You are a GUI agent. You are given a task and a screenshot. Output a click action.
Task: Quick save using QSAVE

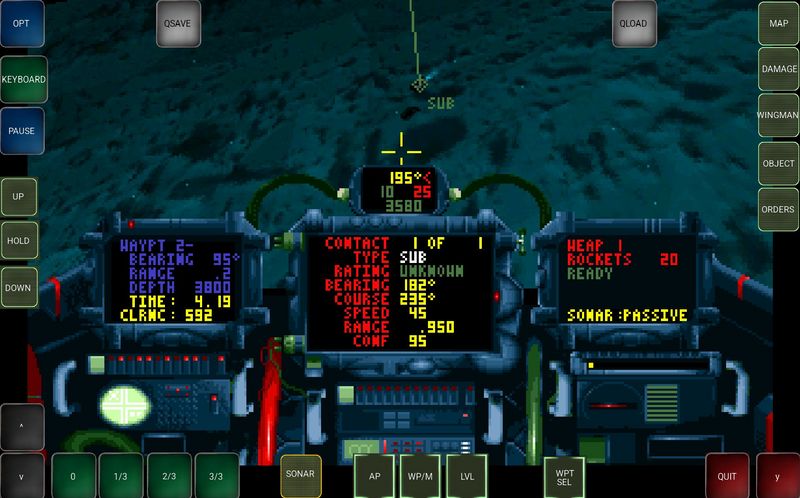178,23
